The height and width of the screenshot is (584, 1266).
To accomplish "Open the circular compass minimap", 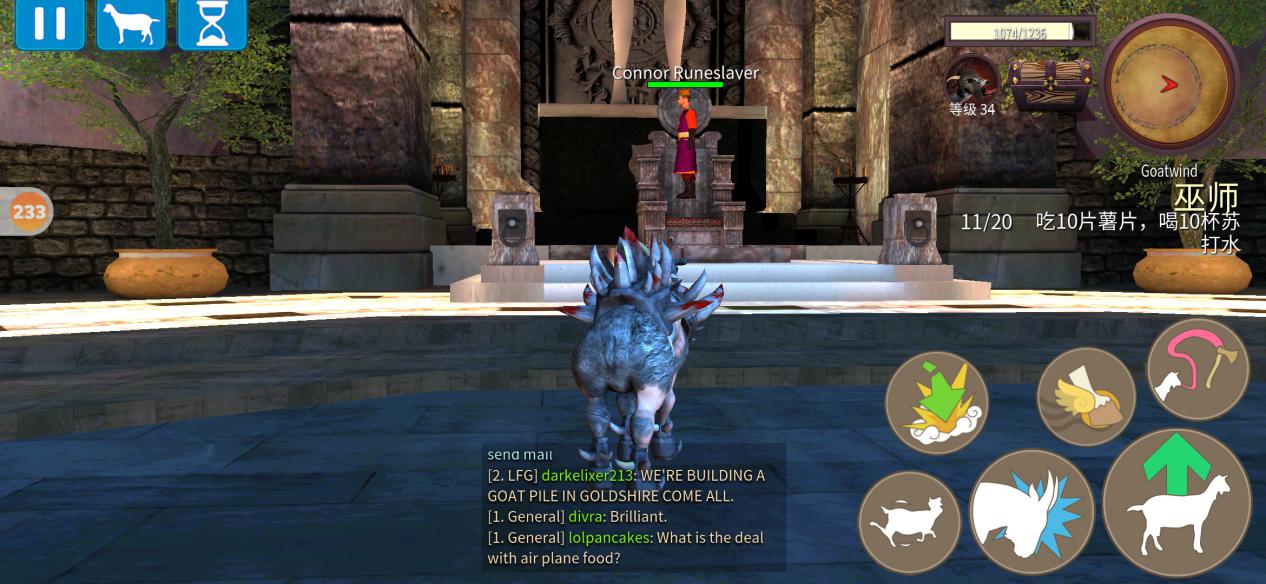I will tap(1170, 84).
